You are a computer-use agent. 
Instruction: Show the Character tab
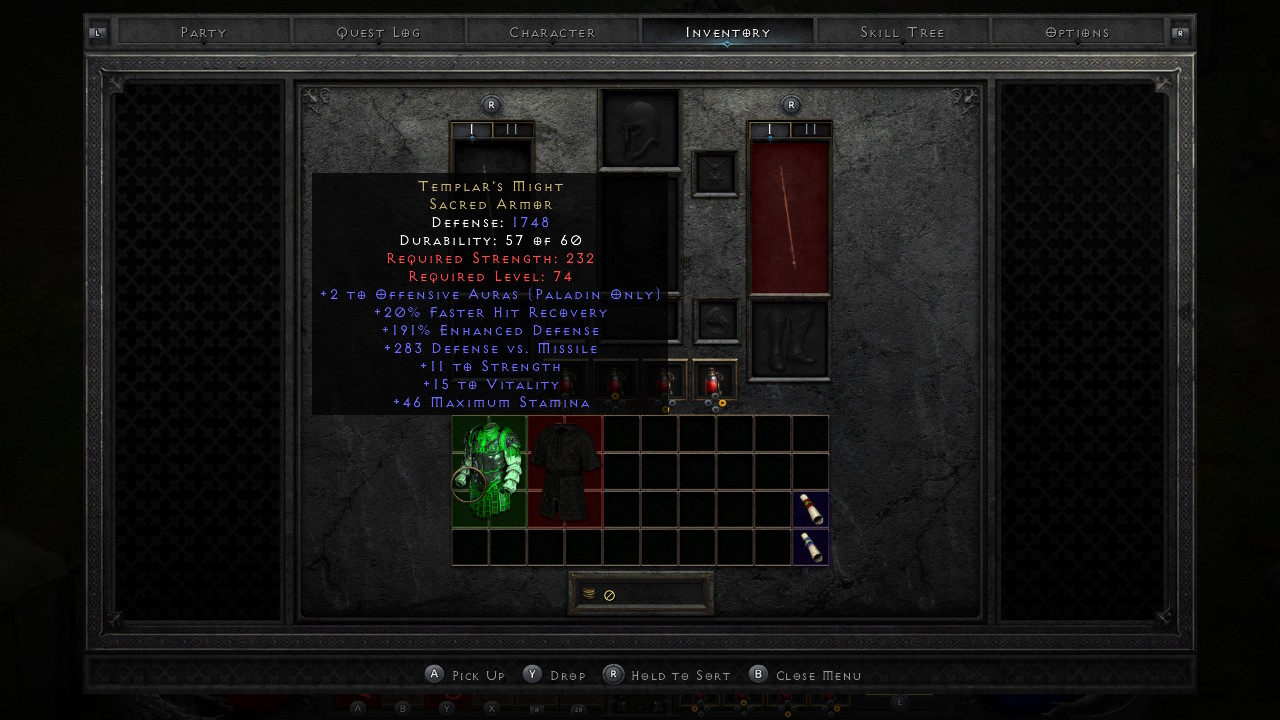coord(553,32)
